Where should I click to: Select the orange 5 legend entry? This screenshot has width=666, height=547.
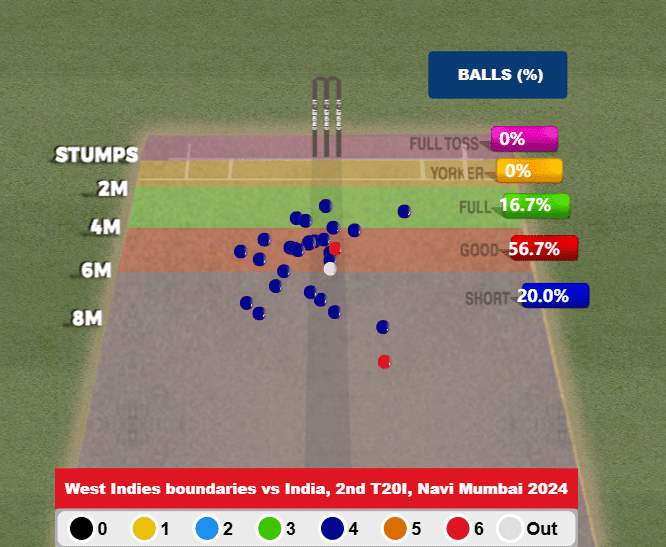click(403, 527)
